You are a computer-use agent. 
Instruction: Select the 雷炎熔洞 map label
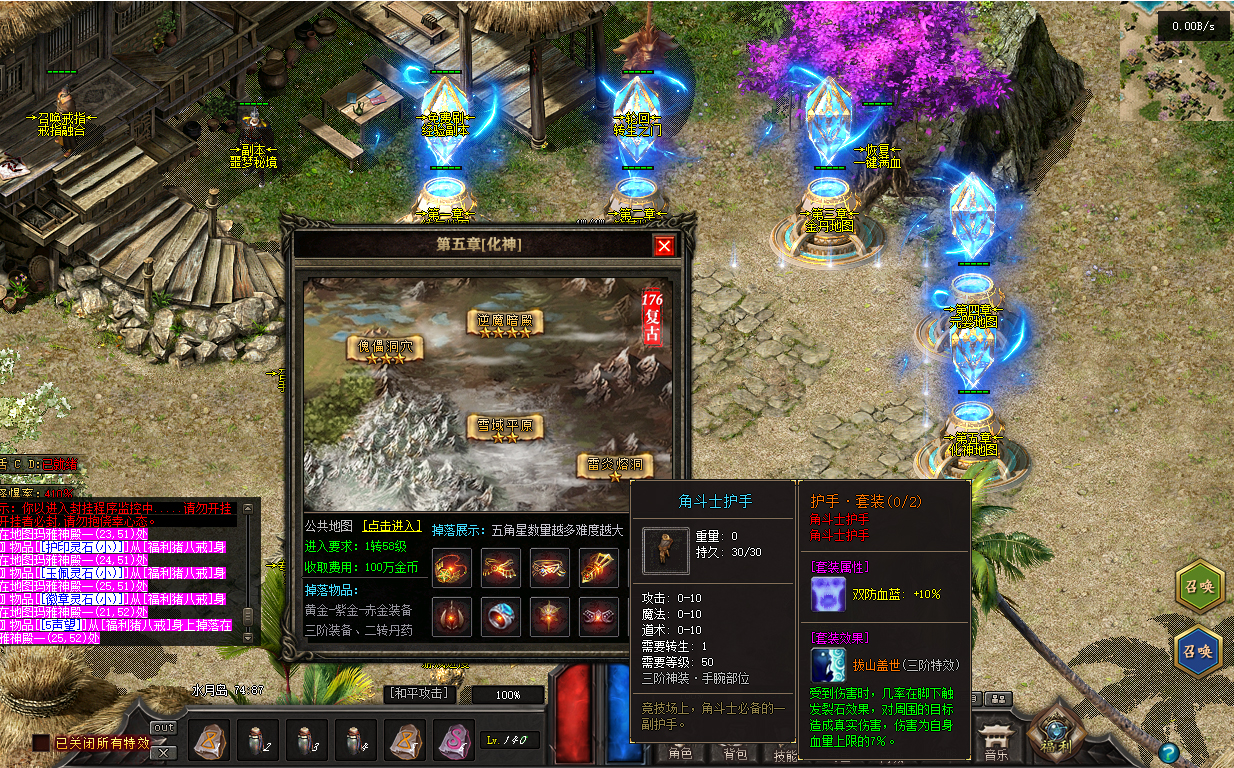click(x=614, y=465)
